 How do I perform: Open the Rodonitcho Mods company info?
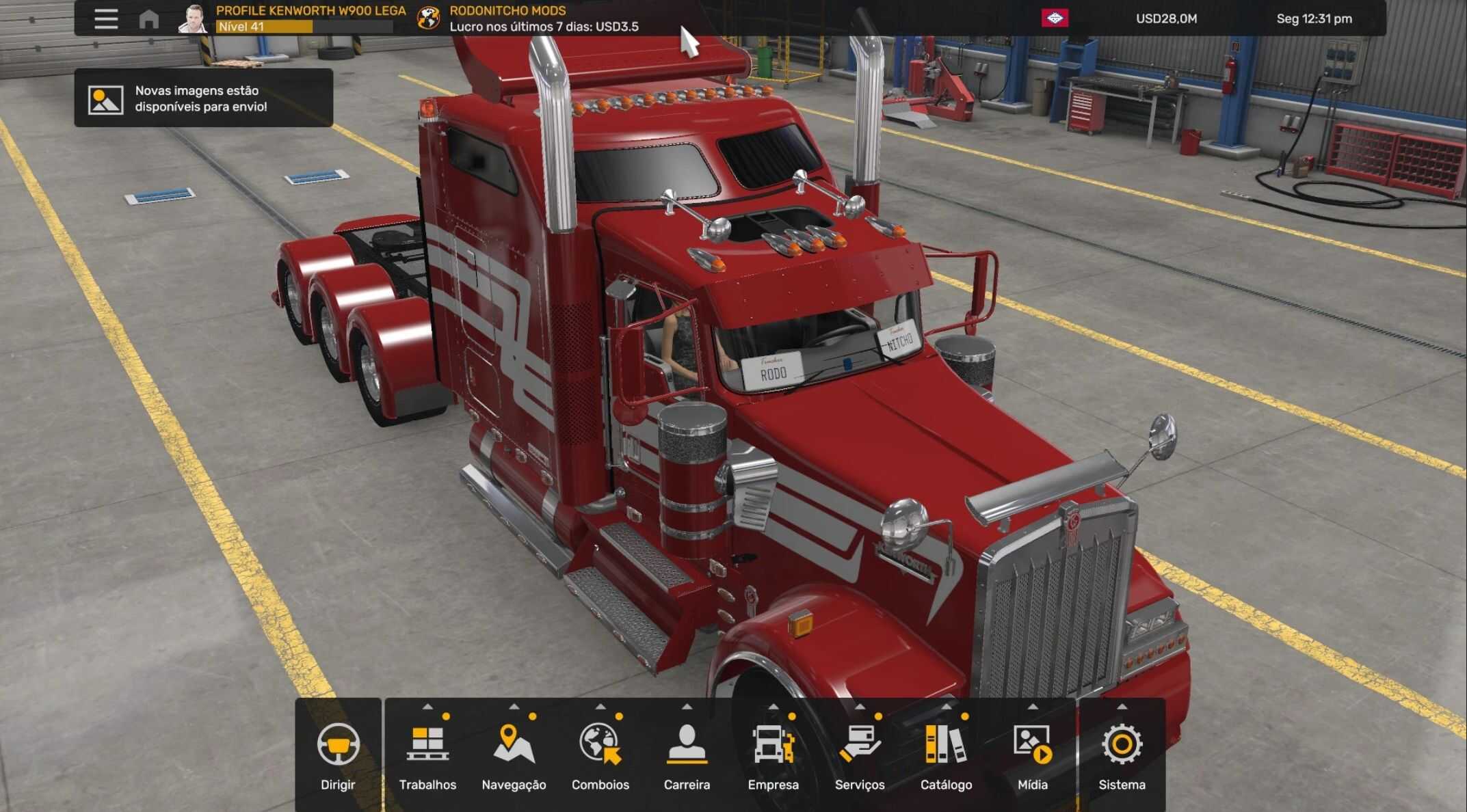pos(508,18)
